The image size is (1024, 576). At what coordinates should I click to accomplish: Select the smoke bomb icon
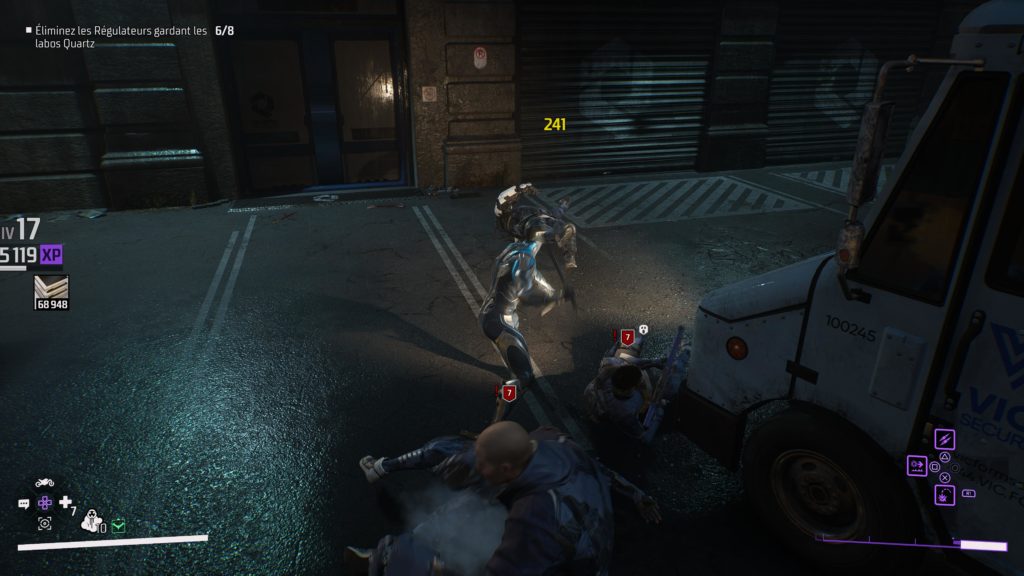click(x=90, y=520)
